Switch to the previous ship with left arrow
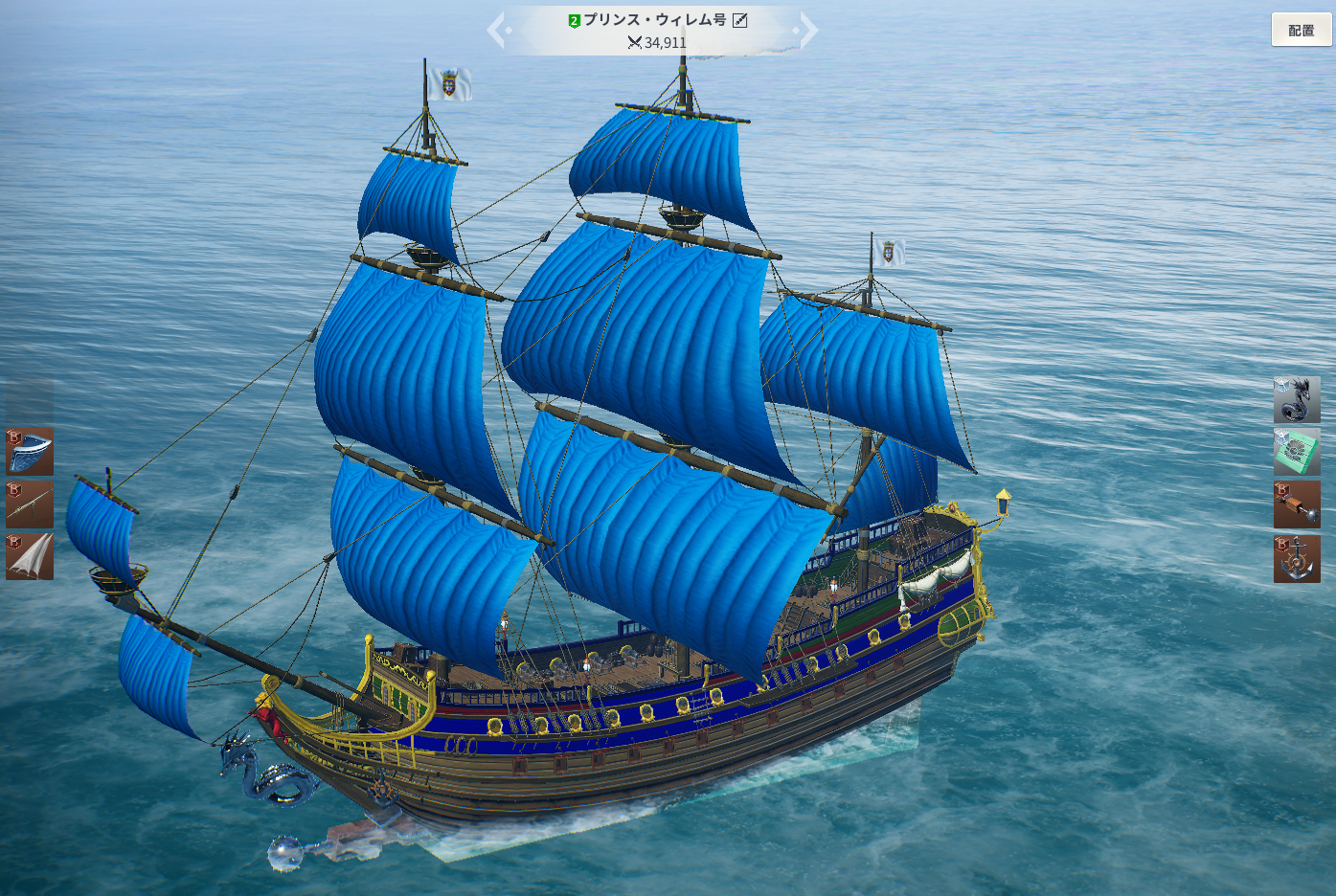The width and height of the screenshot is (1336, 896). point(496,31)
